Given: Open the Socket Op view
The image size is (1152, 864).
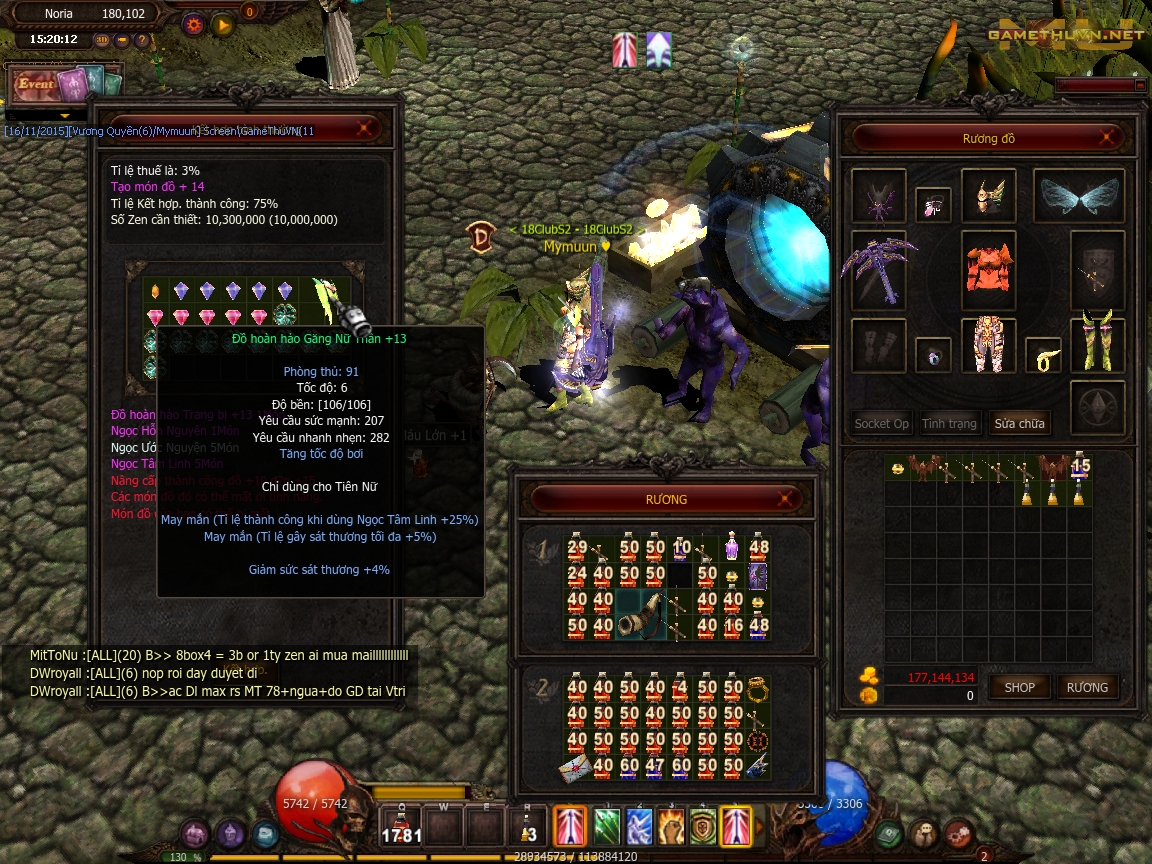Looking at the screenshot, I should (x=881, y=423).
